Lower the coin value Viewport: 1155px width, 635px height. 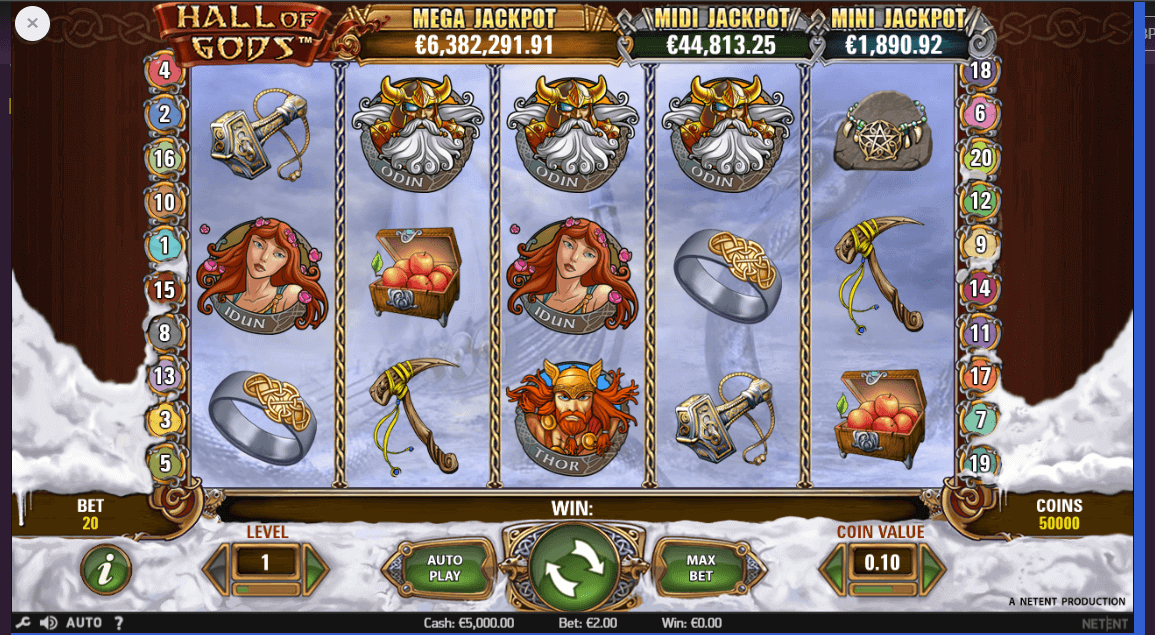(x=833, y=568)
